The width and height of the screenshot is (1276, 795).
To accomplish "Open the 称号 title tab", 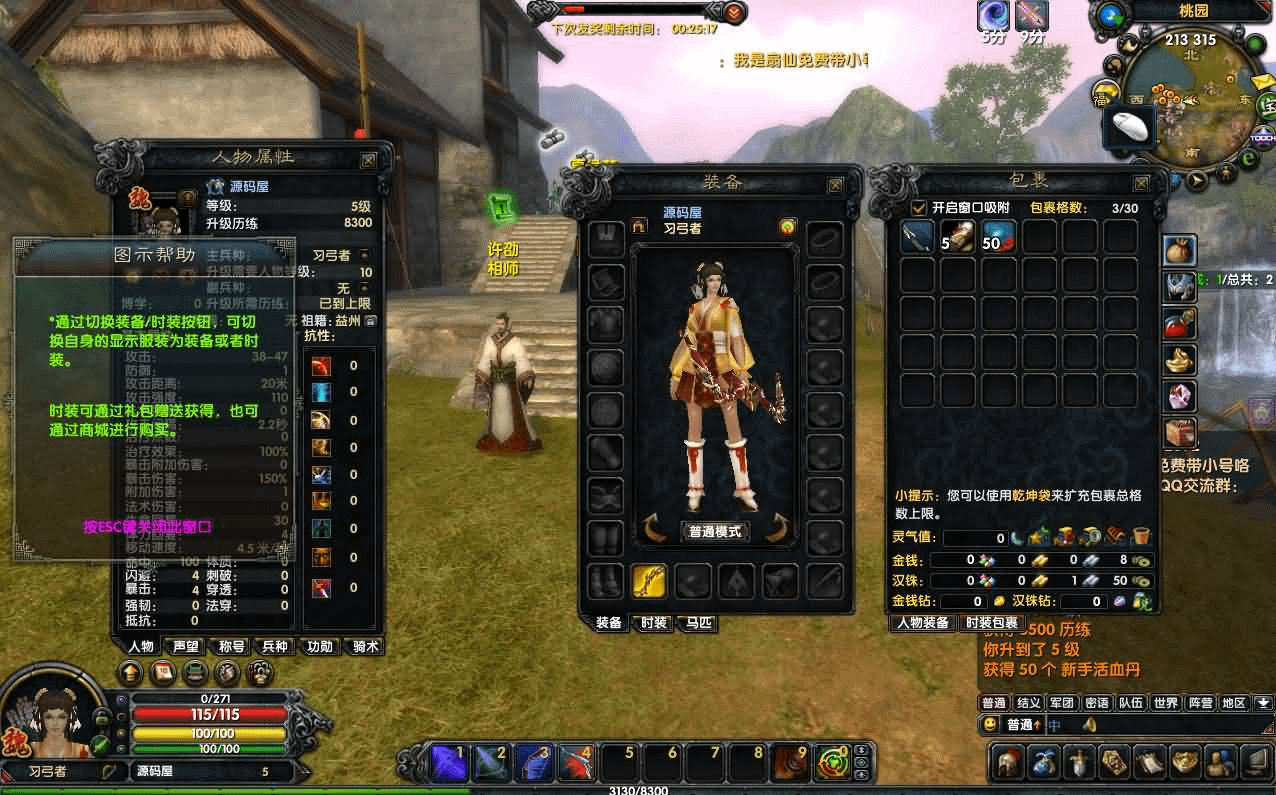I will [x=231, y=646].
